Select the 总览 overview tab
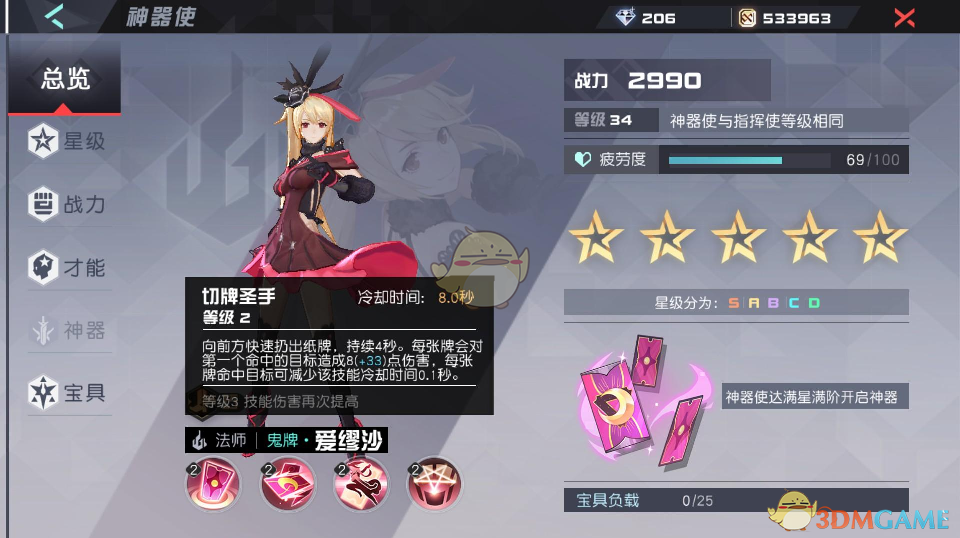This screenshot has width=960, height=538. tap(65, 80)
